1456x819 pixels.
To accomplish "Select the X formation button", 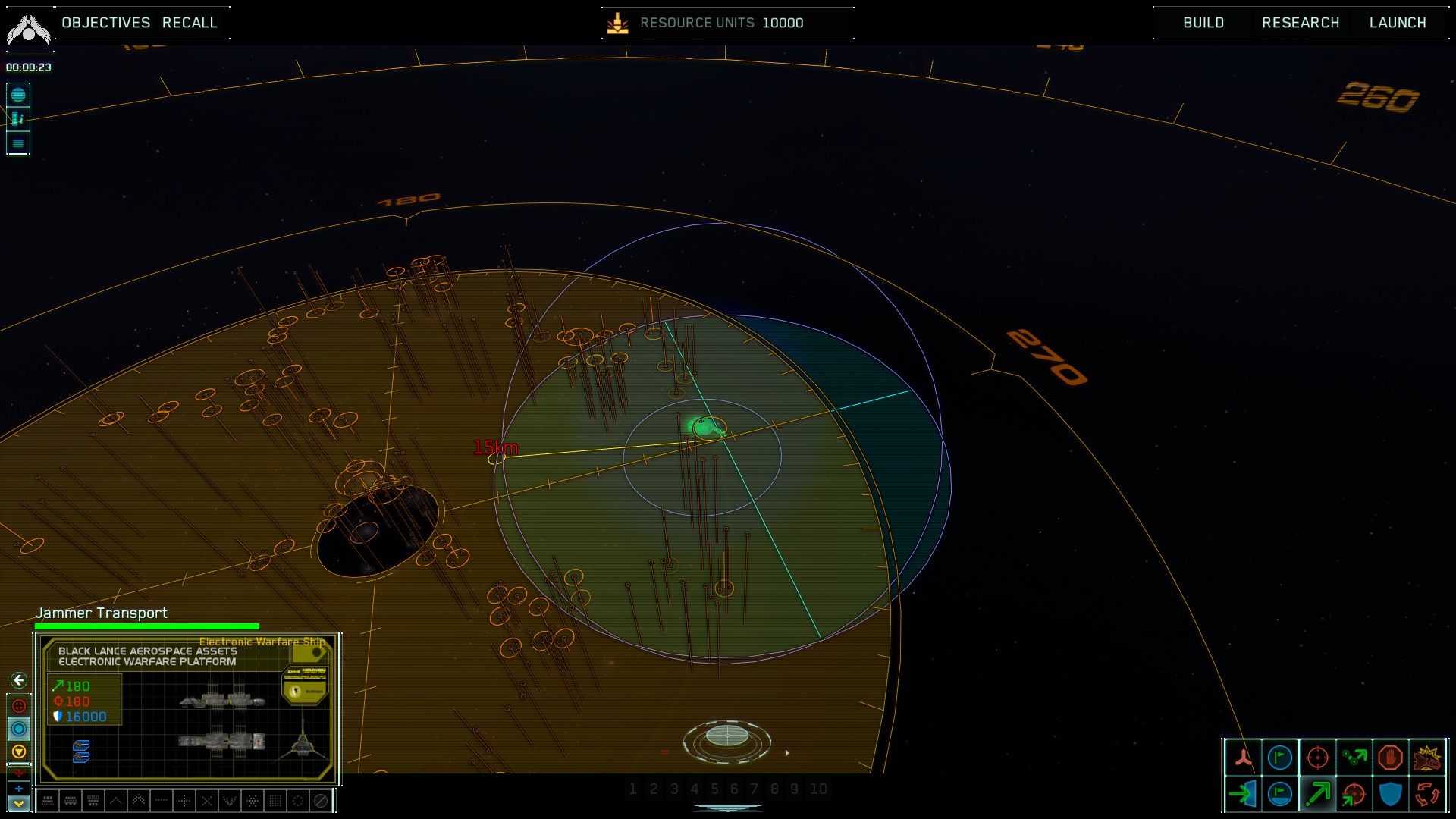I will click(207, 800).
